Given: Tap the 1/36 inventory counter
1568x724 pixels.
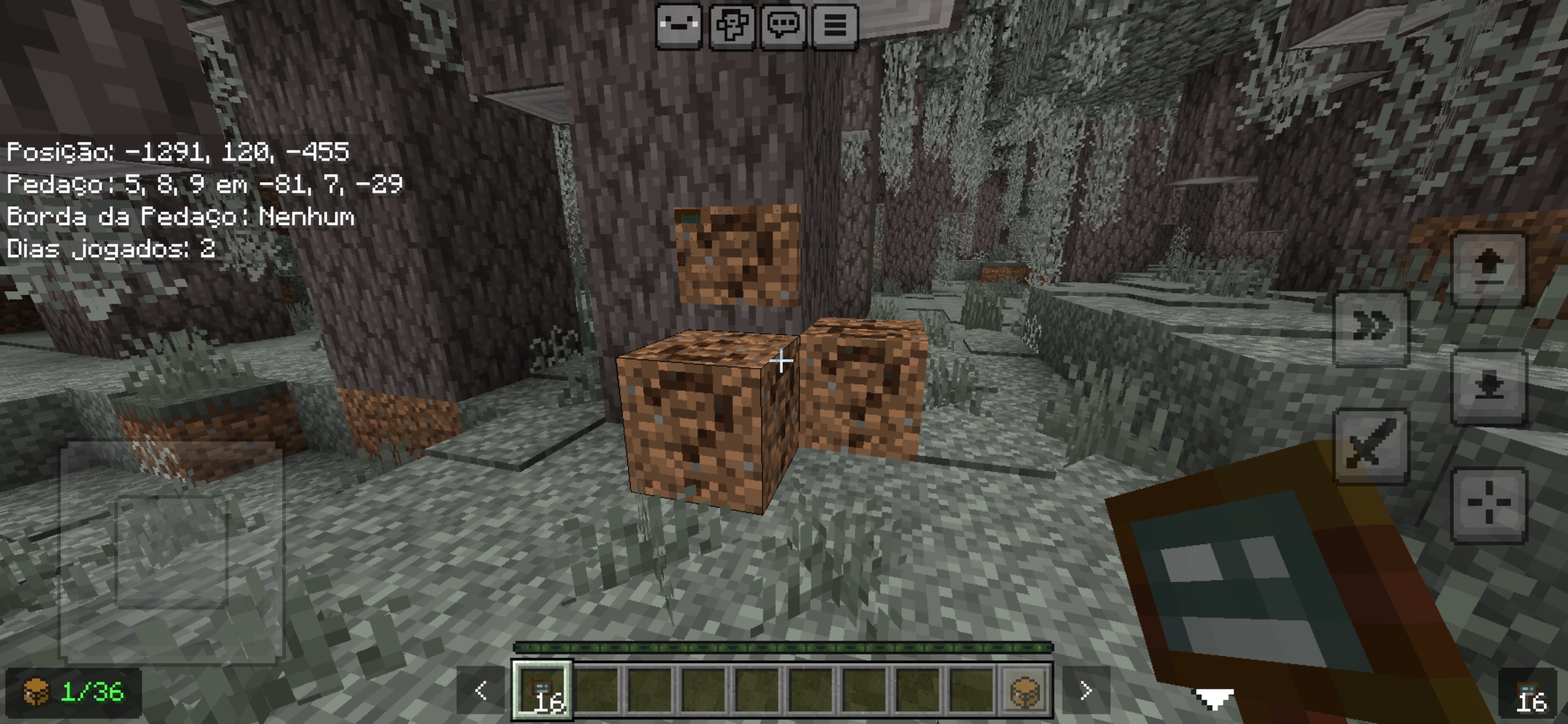Looking at the screenshot, I should [x=74, y=692].
